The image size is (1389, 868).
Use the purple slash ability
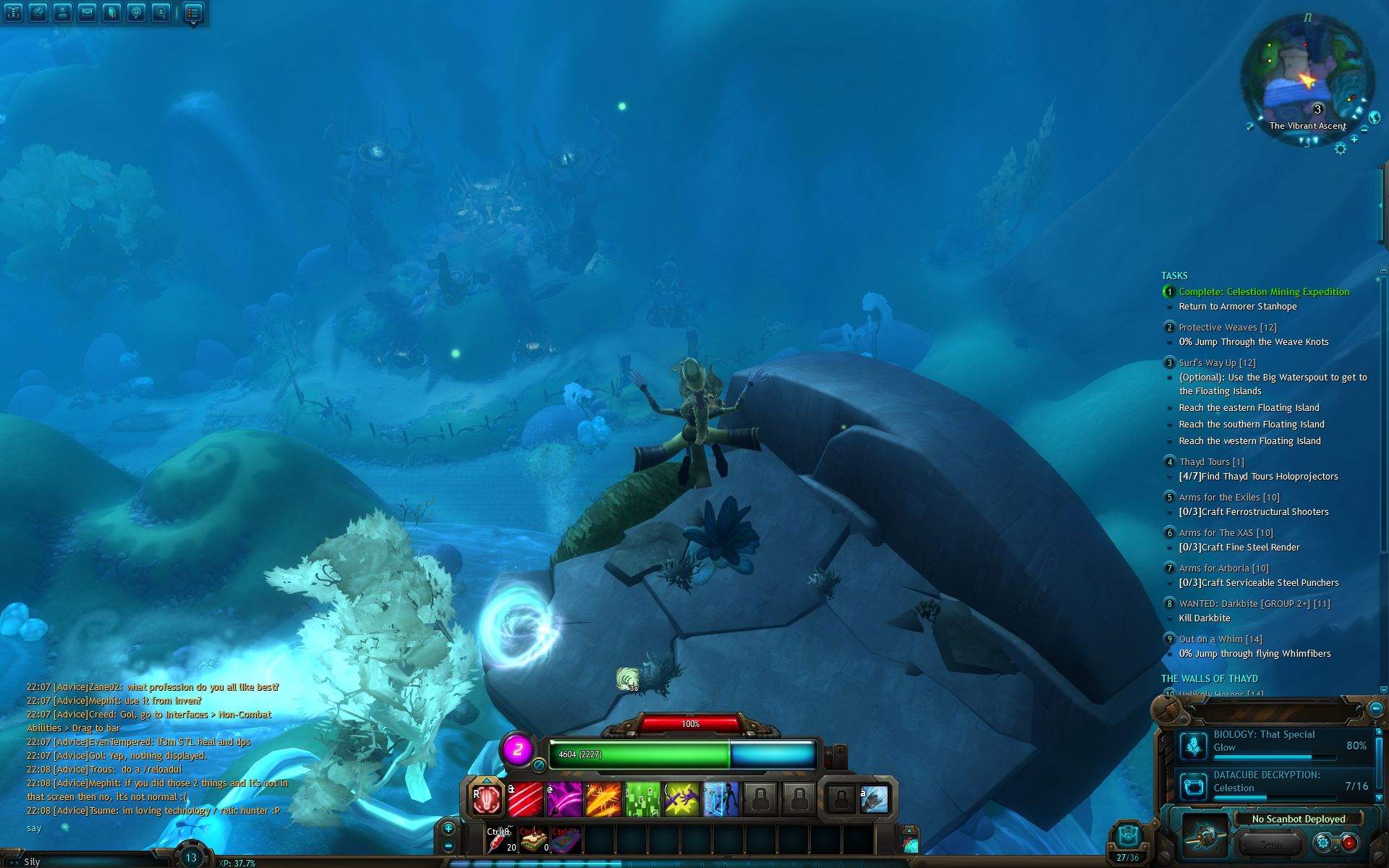[x=564, y=799]
